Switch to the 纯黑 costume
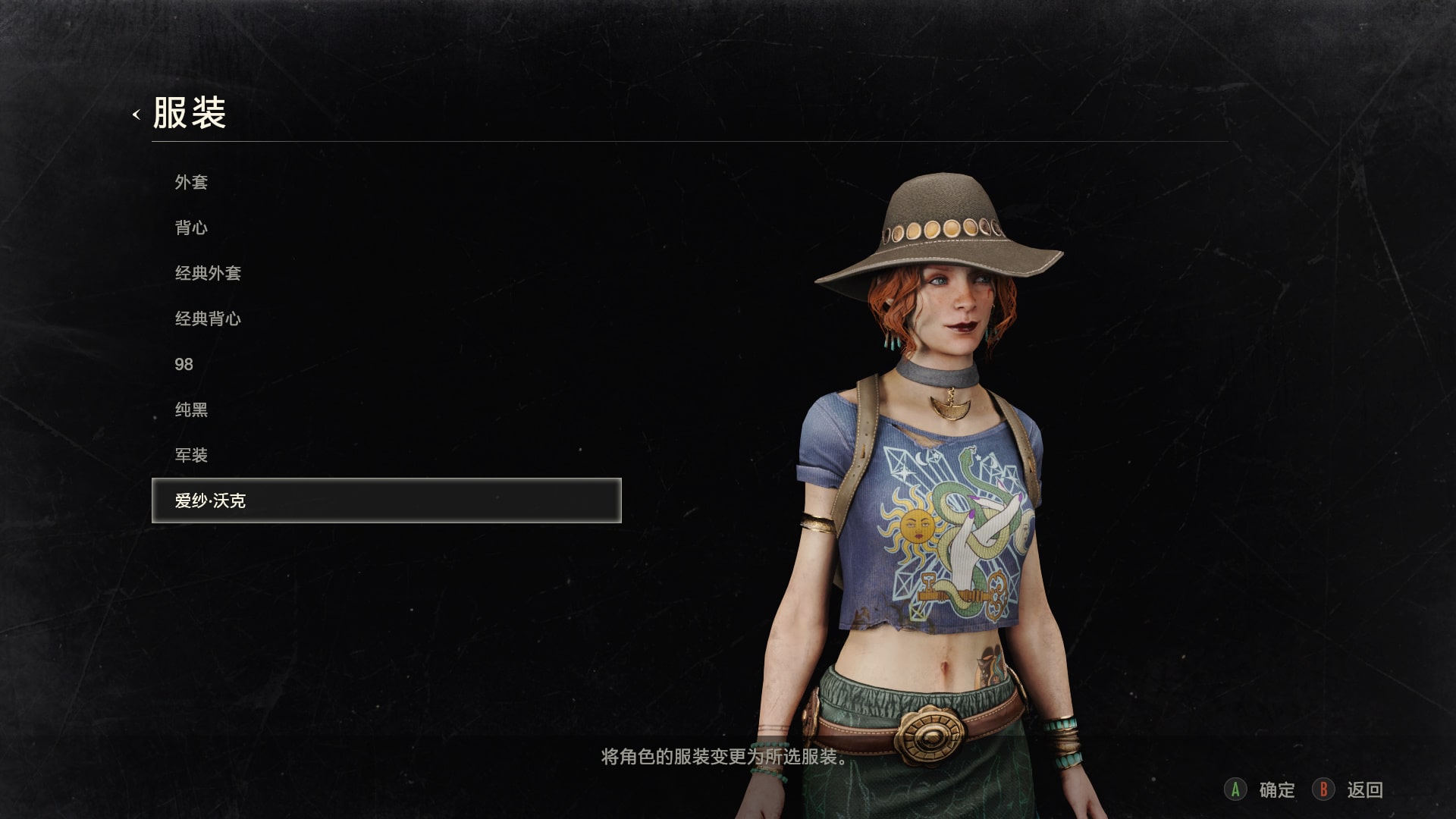Viewport: 1456px width, 819px height. point(191,409)
